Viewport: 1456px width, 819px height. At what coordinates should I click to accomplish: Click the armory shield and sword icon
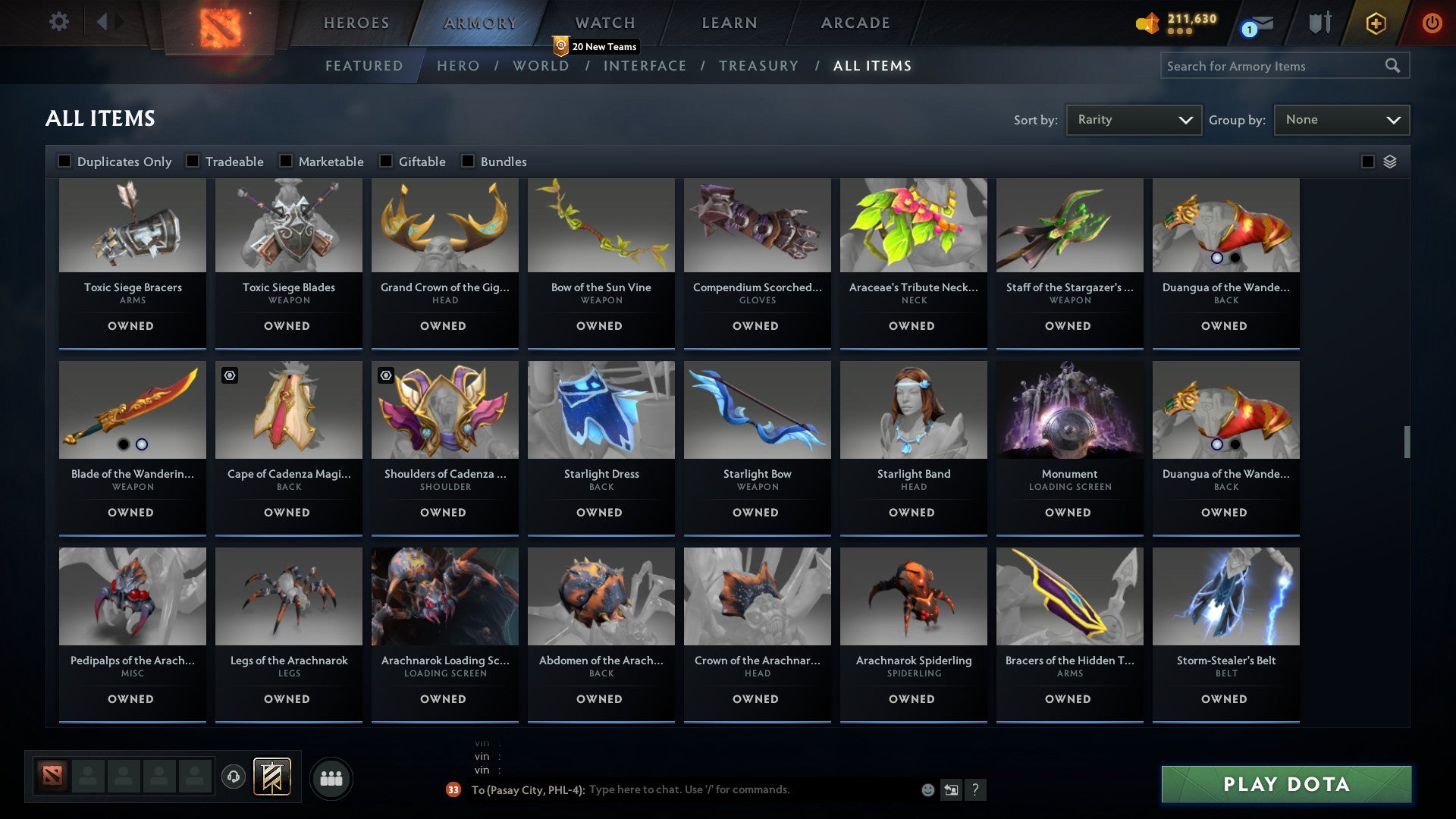[1319, 23]
